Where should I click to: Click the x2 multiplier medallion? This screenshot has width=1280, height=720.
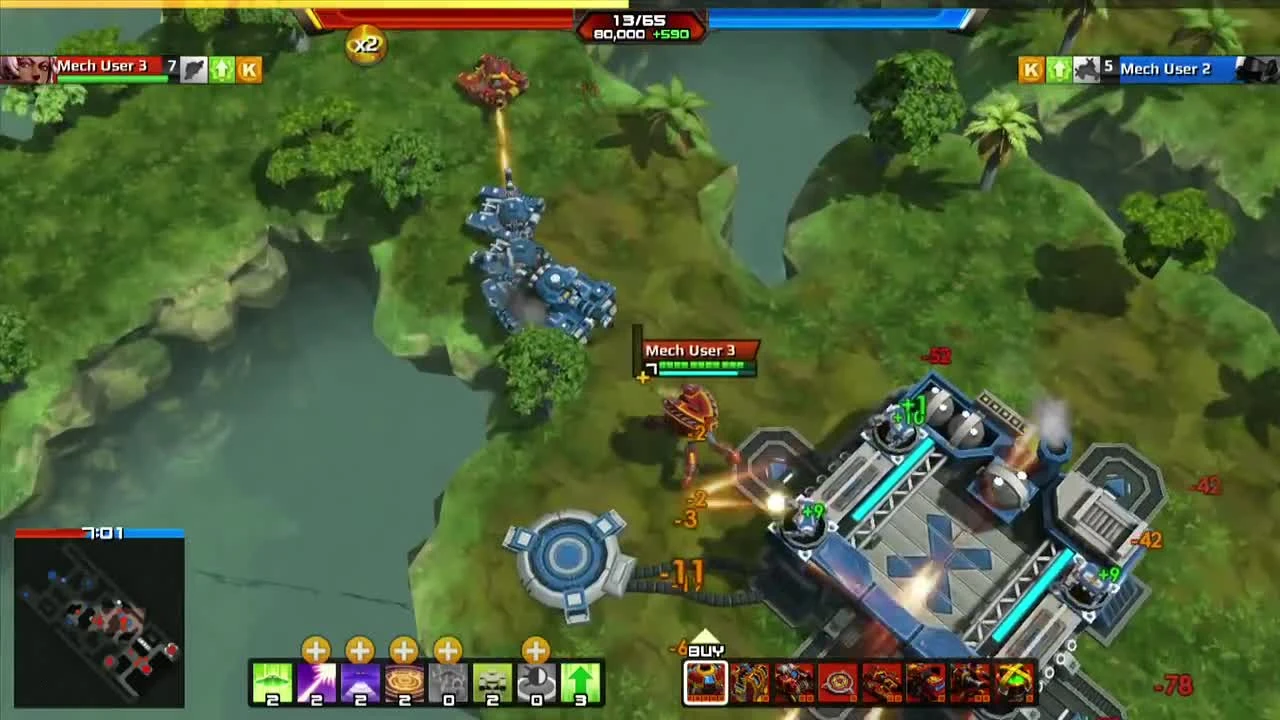tap(365, 44)
